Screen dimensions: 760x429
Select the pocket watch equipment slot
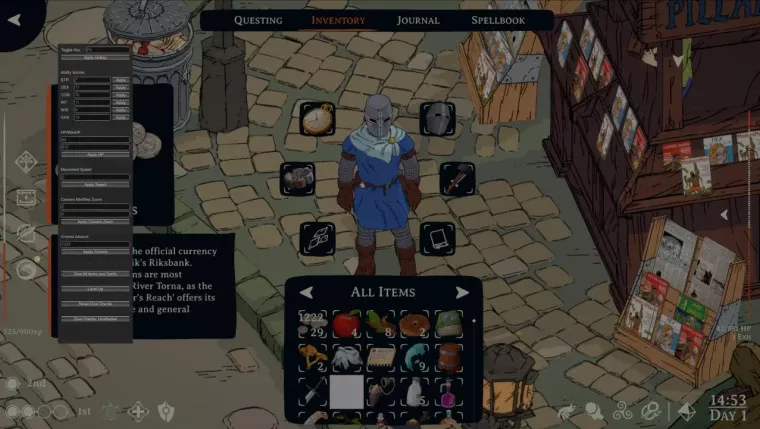click(x=318, y=118)
